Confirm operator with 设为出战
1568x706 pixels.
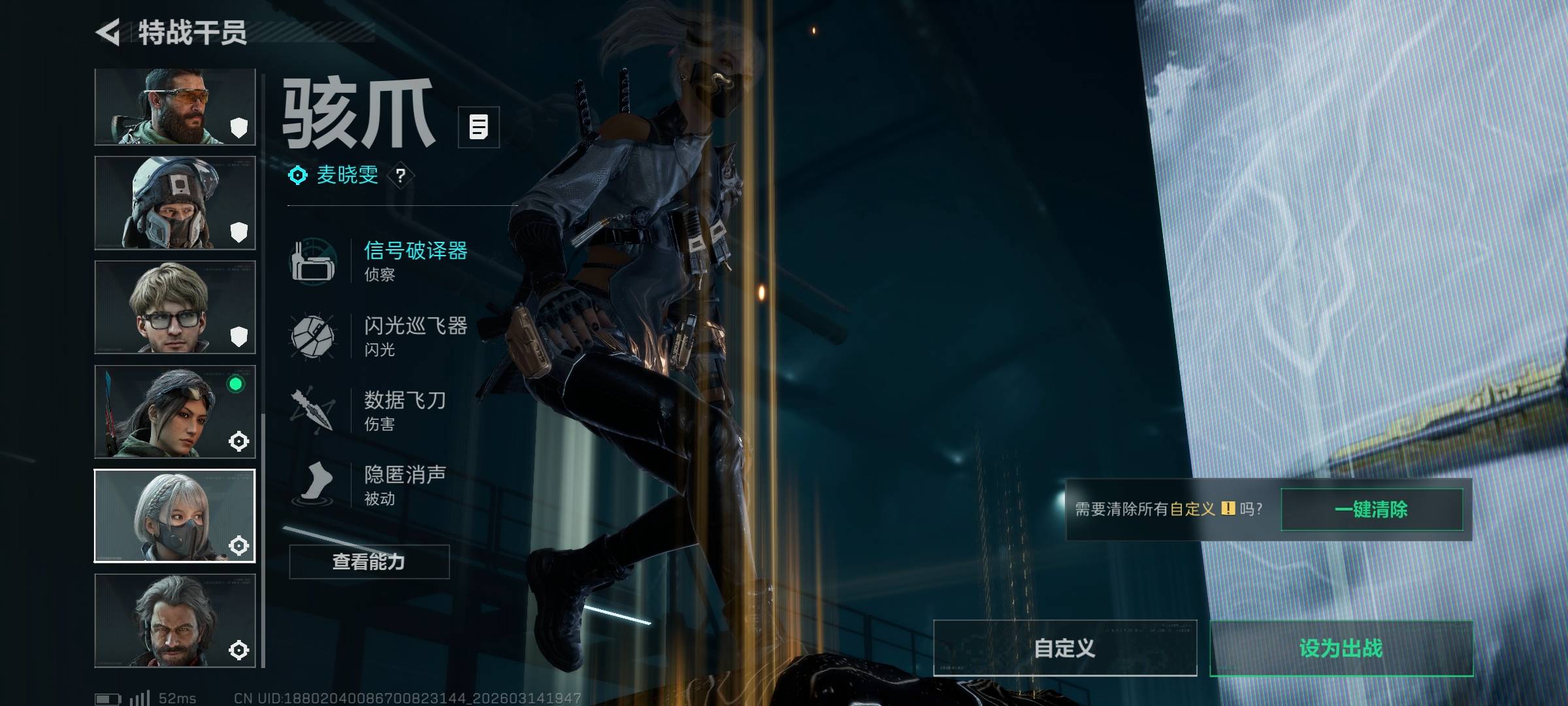tap(1341, 648)
